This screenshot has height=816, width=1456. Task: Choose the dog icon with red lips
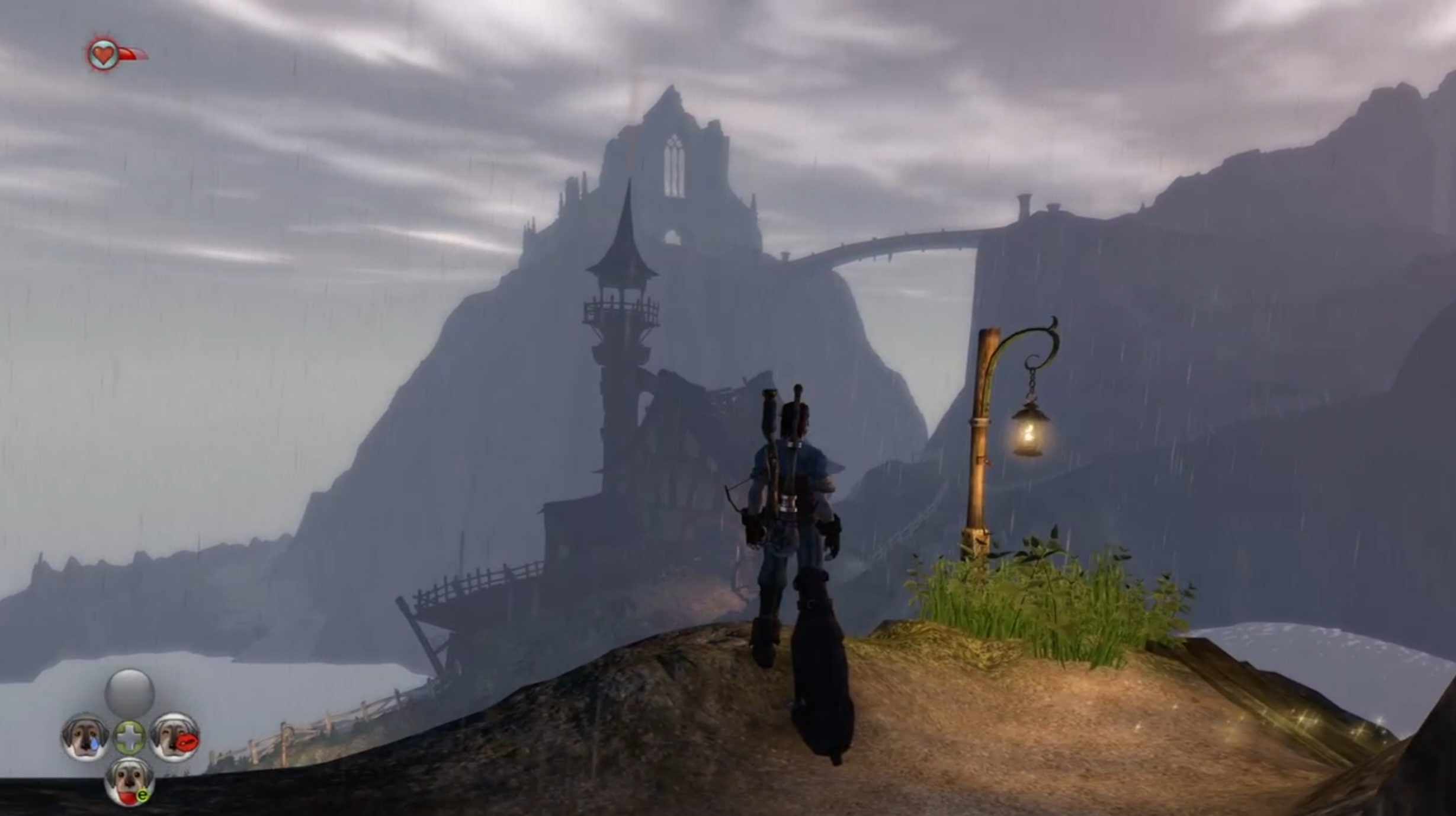[175, 737]
